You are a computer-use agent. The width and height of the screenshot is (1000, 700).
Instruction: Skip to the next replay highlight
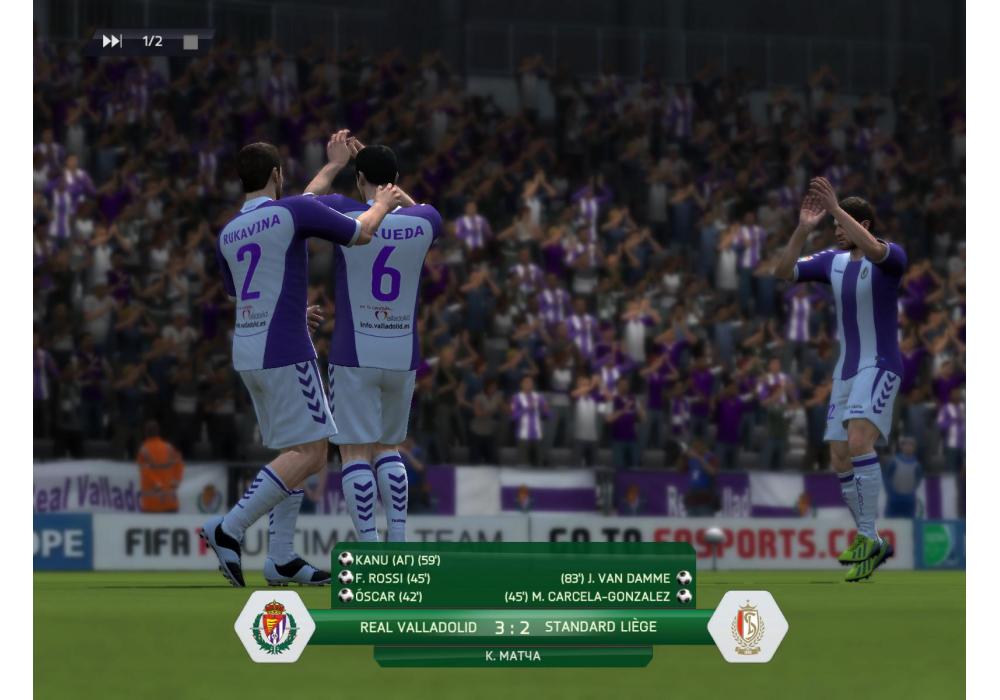click(x=112, y=41)
